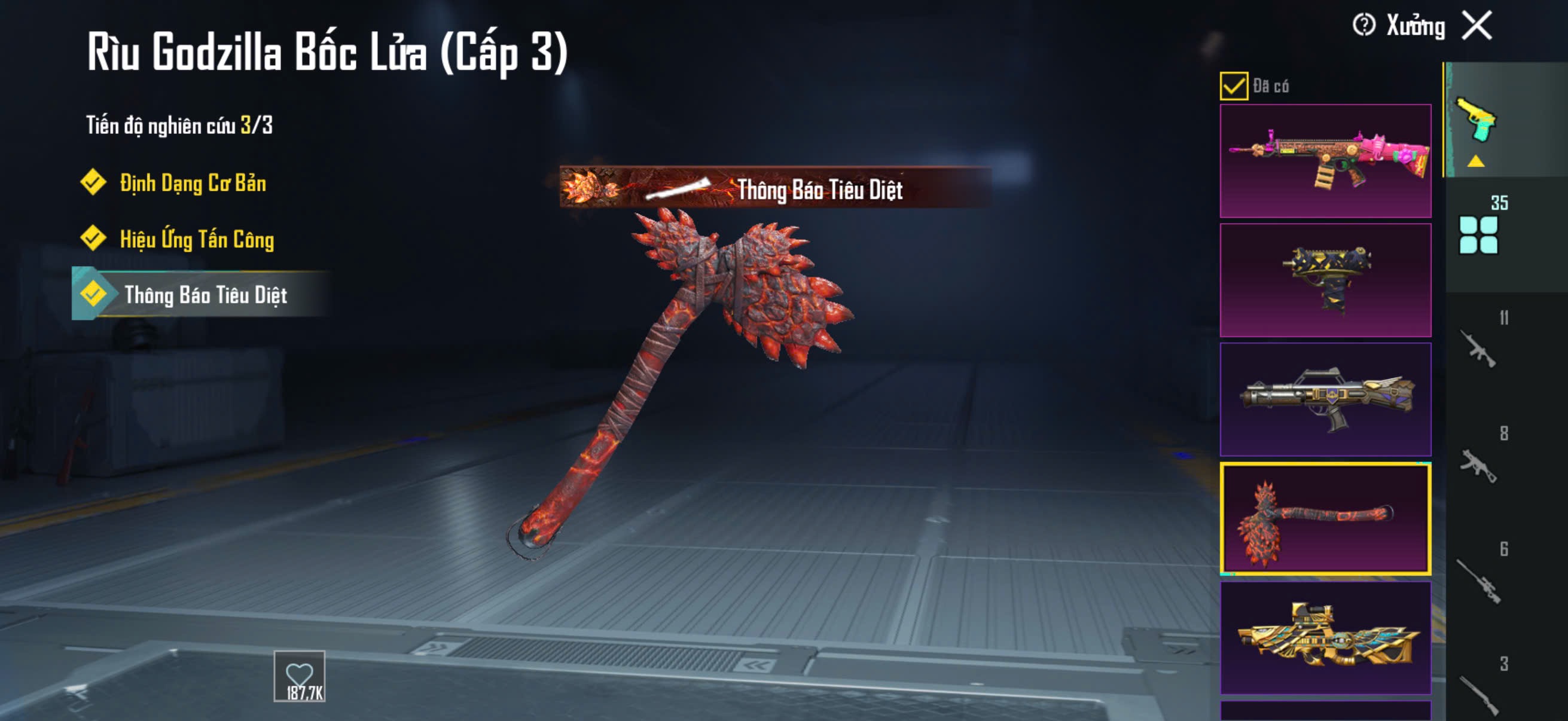Pick the navy and gold submachine gun skin
The width and height of the screenshot is (1568, 721).
tap(1325, 280)
